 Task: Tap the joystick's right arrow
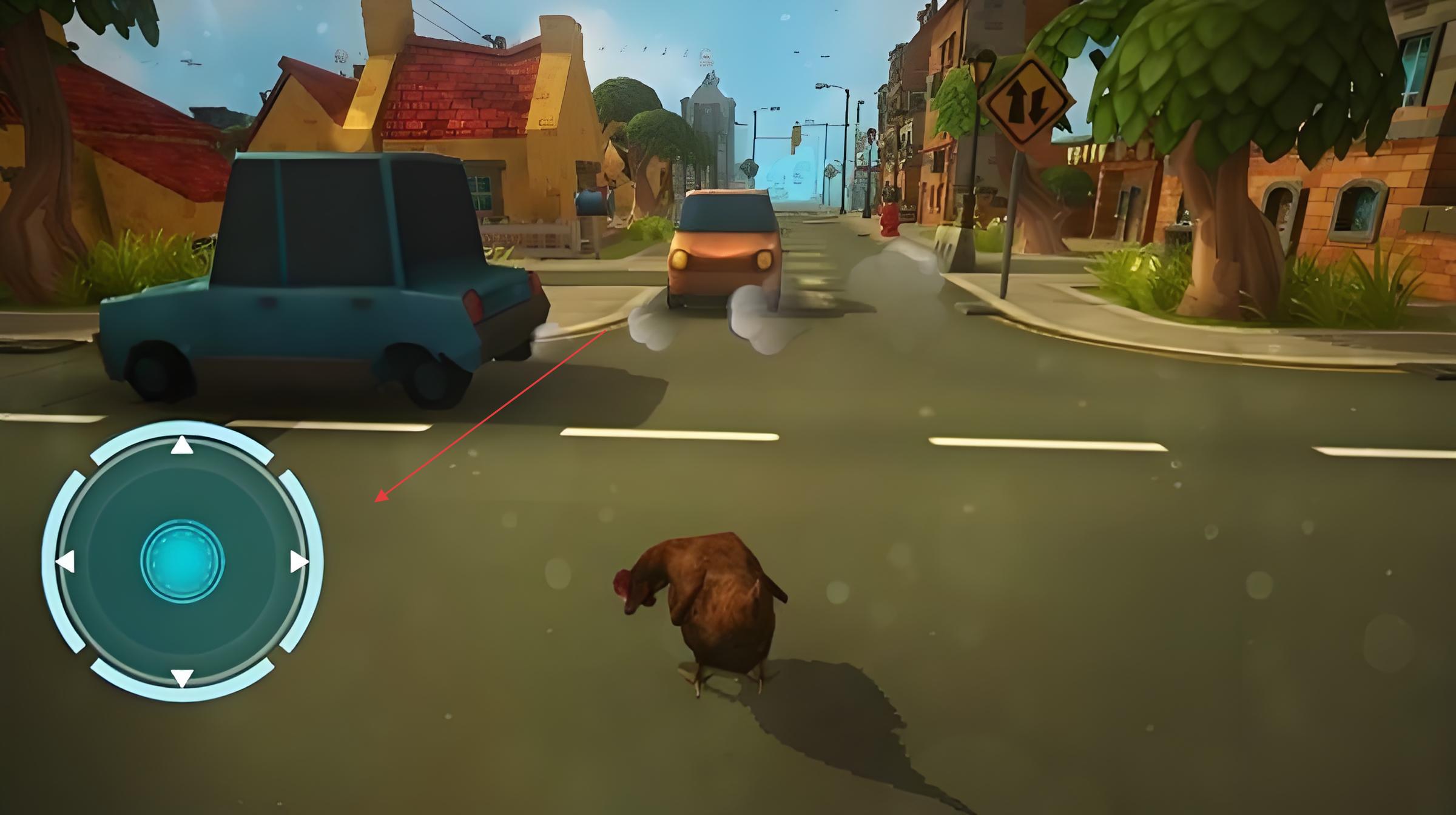pyautogui.click(x=298, y=562)
